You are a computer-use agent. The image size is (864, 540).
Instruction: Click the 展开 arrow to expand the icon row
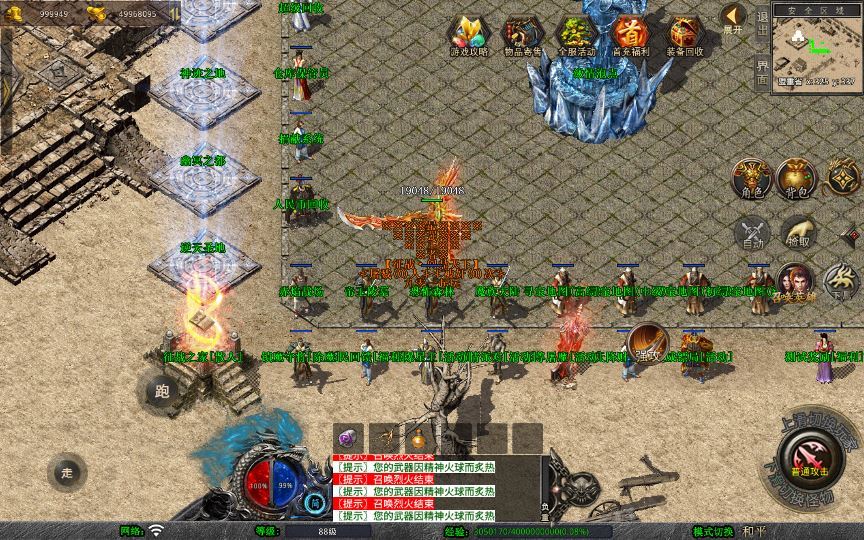[x=734, y=19]
